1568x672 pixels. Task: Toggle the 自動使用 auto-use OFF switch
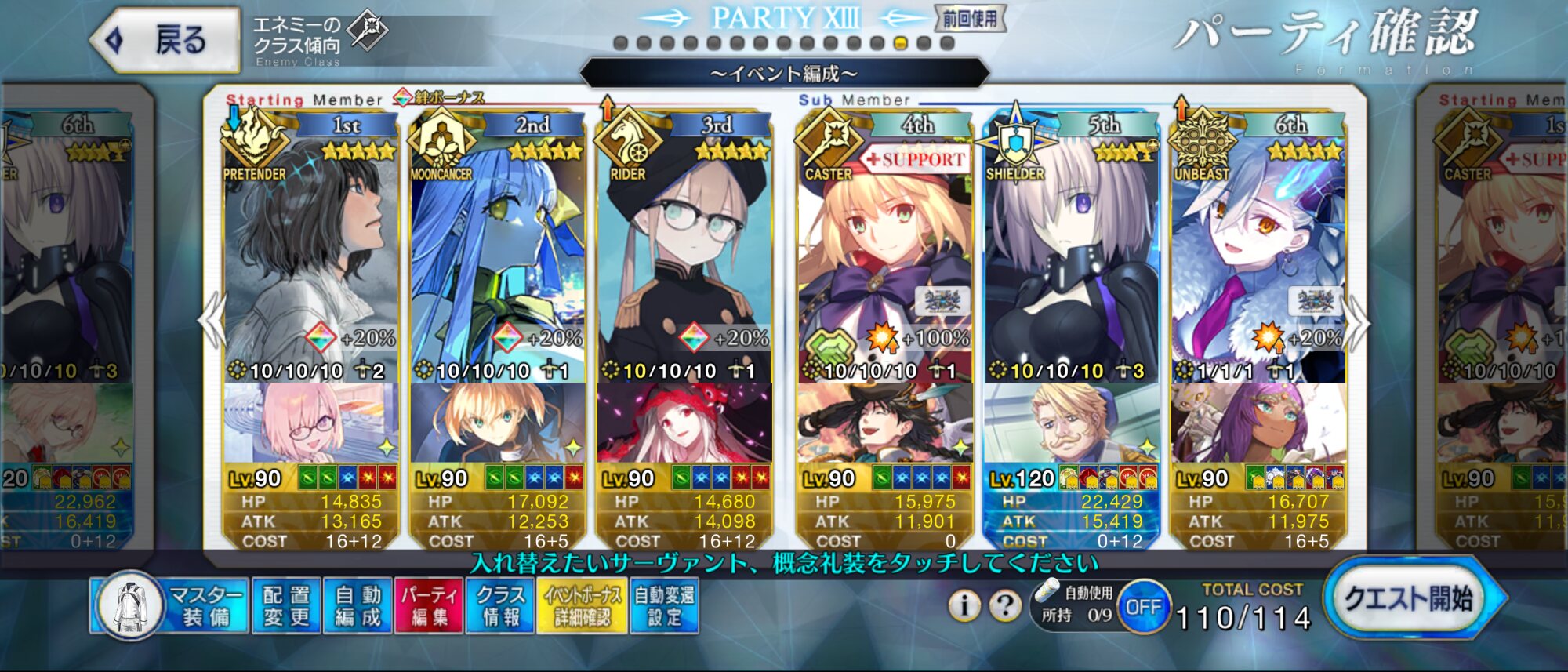click(1143, 606)
